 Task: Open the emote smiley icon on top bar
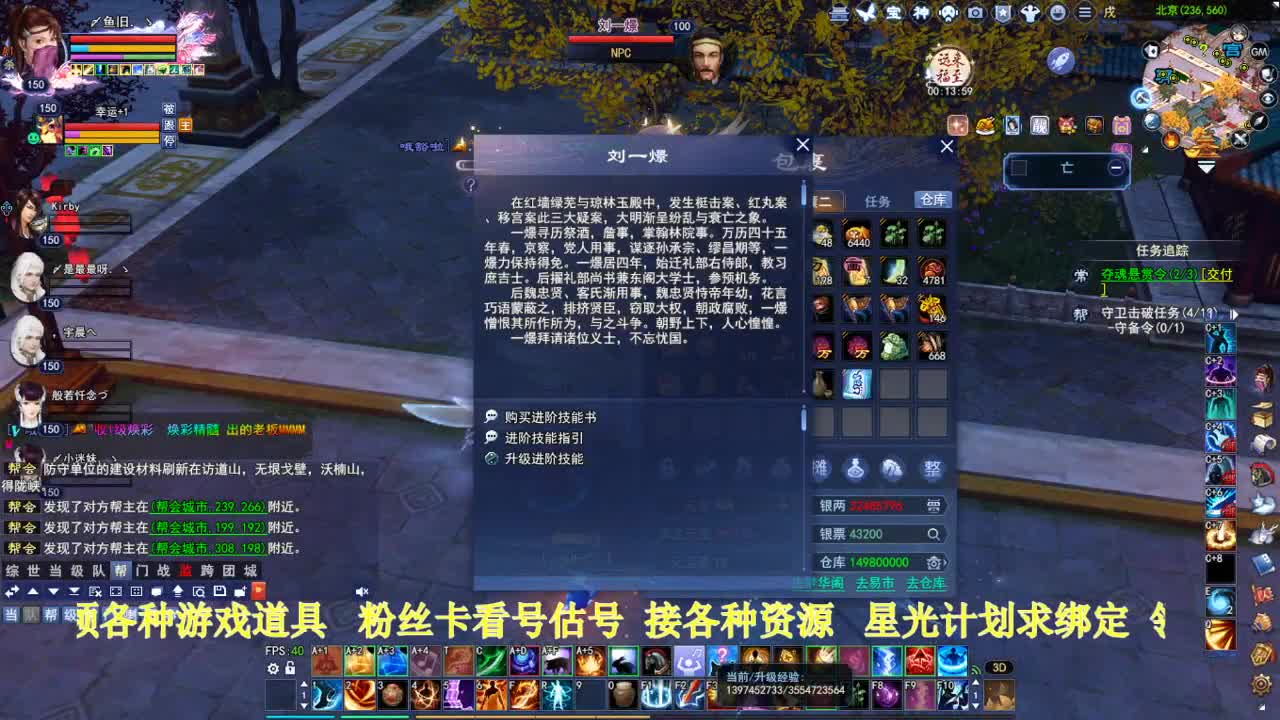[1057, 13]
